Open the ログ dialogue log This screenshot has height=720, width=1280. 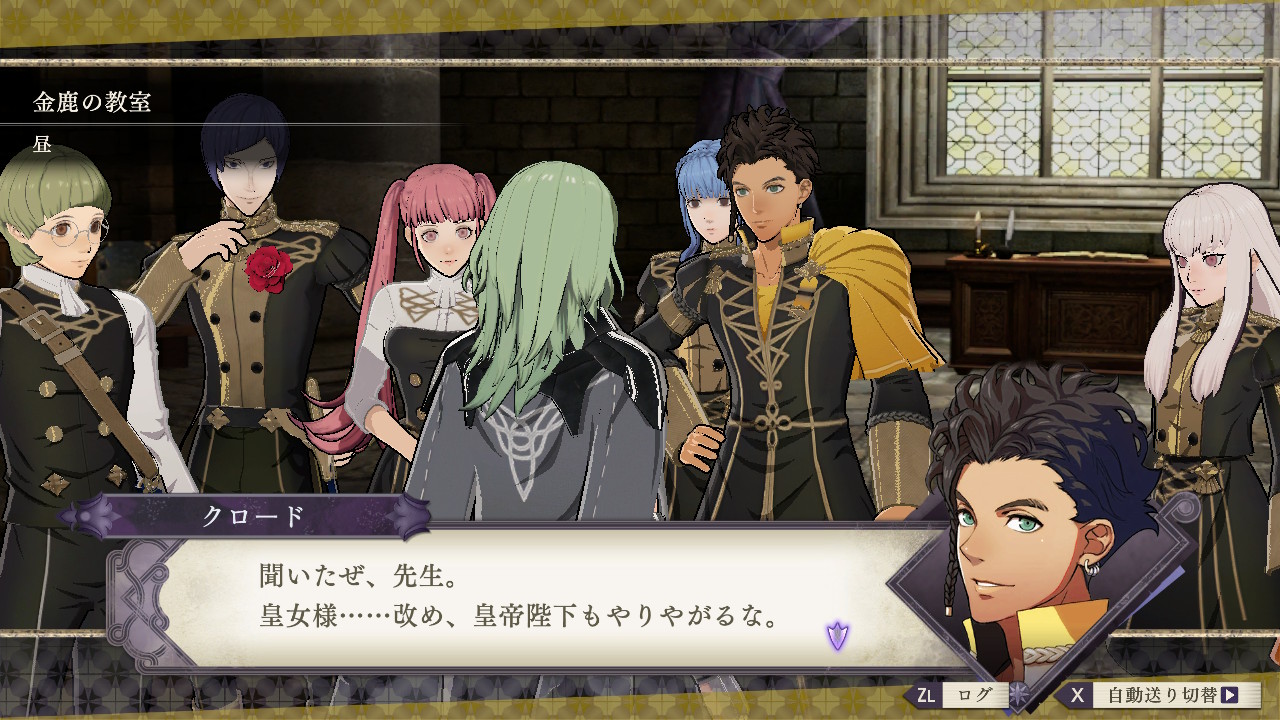pos(960,695)
